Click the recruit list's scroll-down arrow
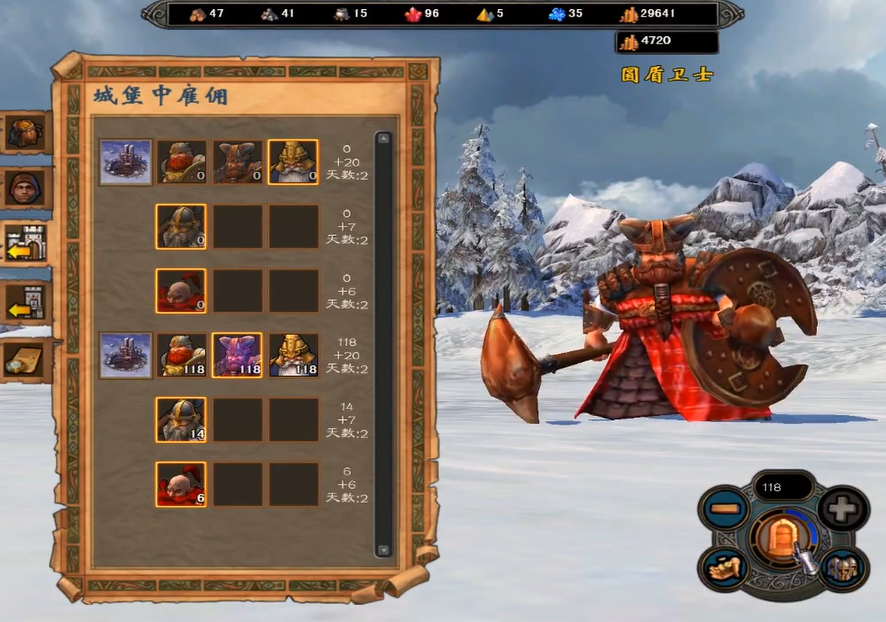This screenshot has height=622, width=886. coord(383,548)
